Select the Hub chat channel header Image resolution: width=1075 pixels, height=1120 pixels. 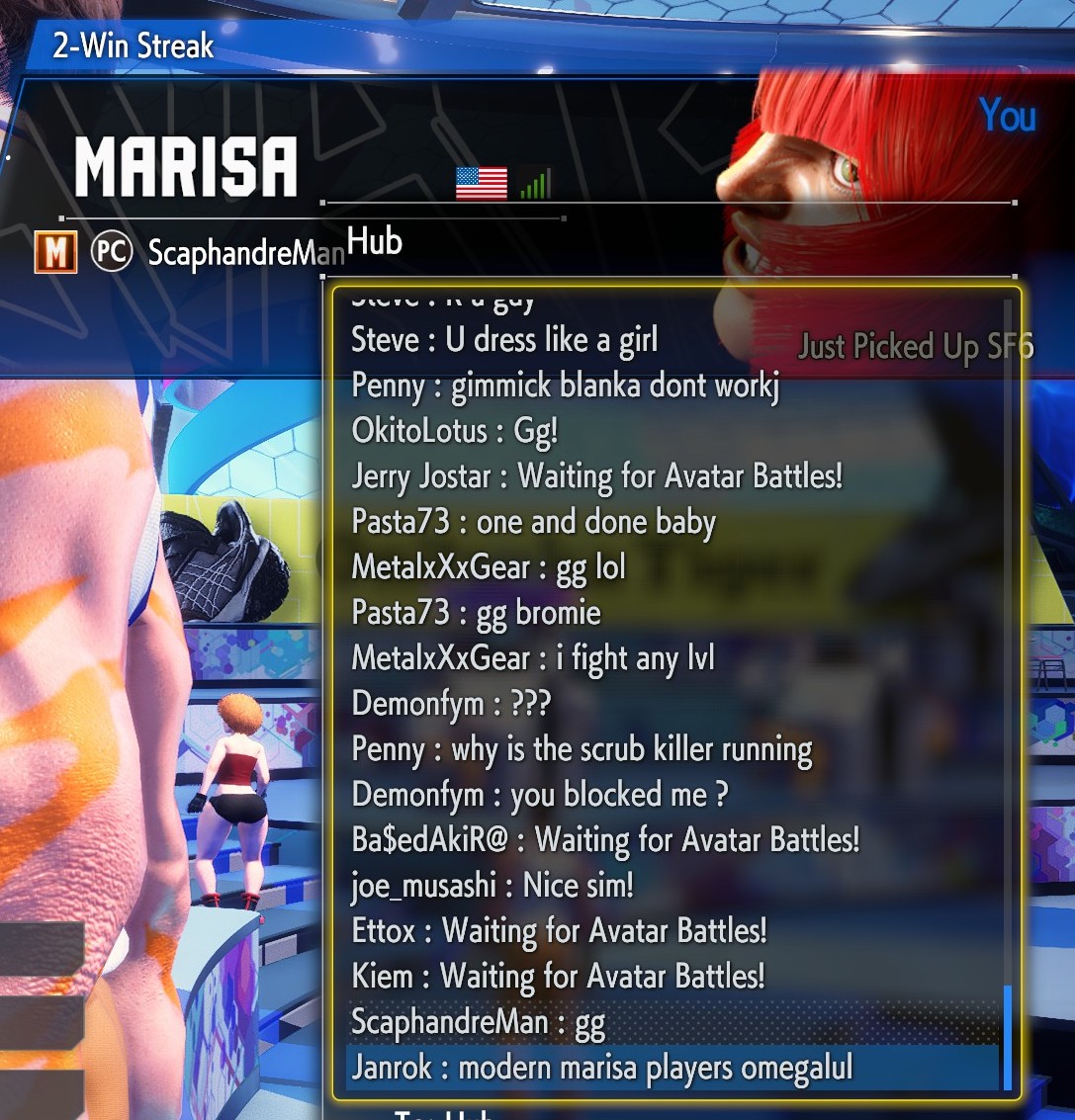coord(375,241)
